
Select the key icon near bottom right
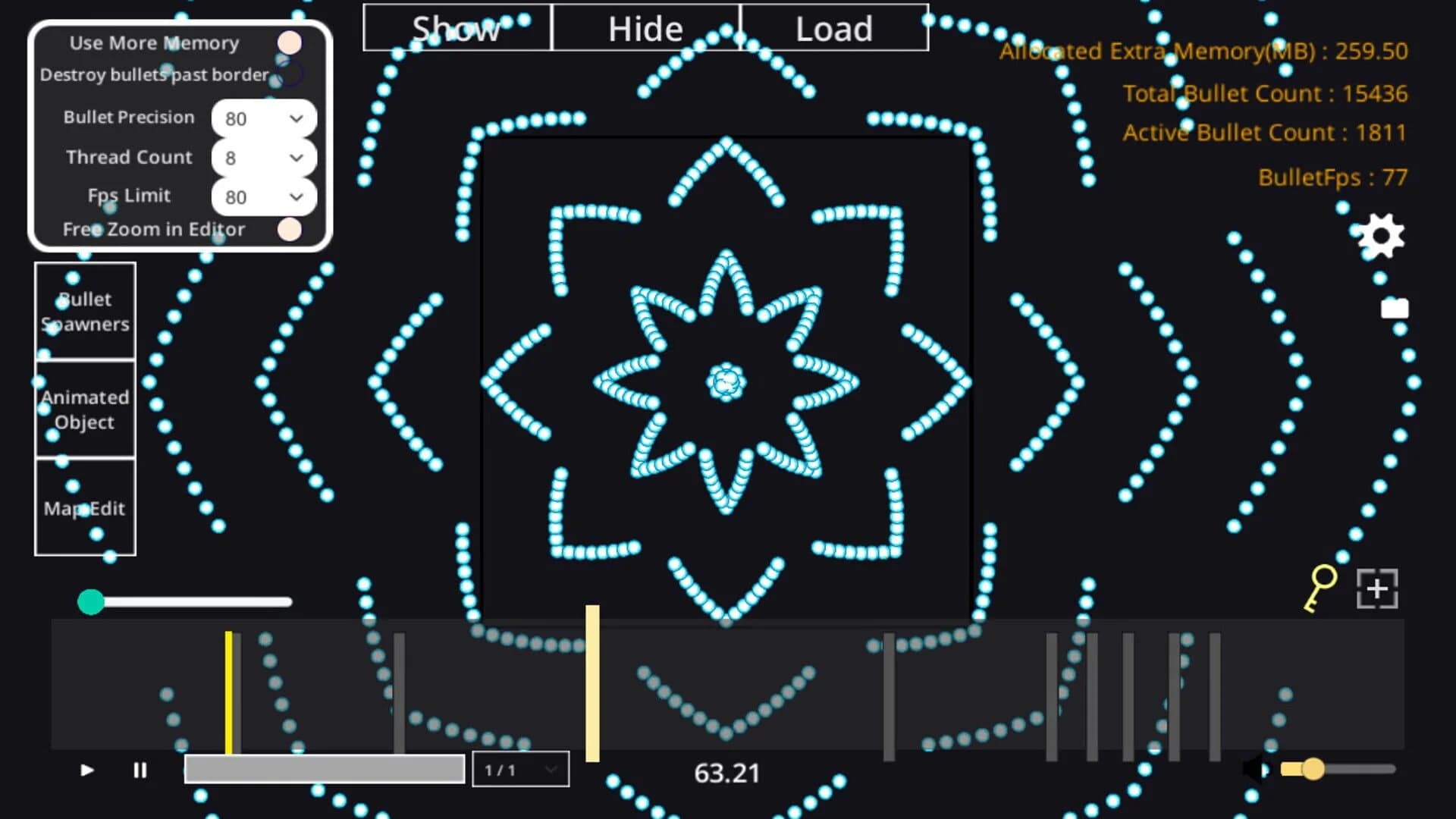point(1318,588)
